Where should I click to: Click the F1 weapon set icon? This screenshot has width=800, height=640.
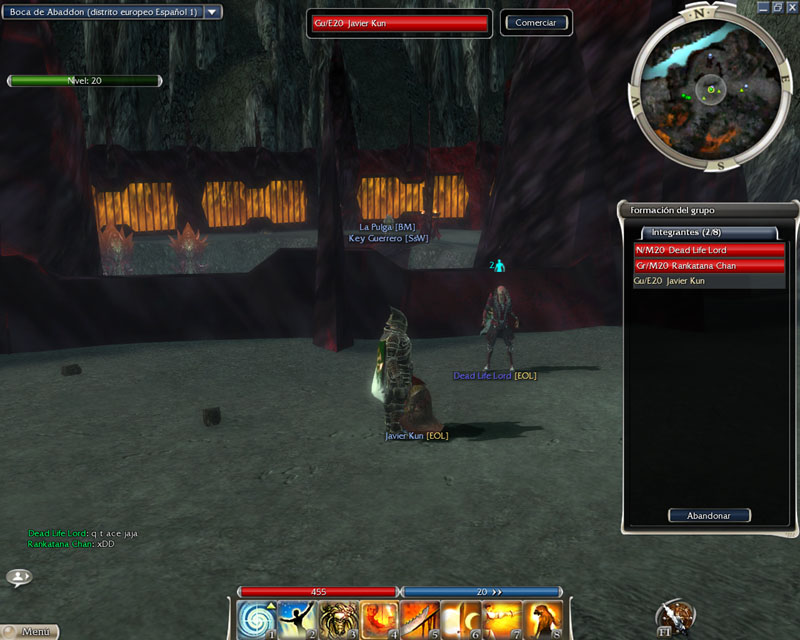(675, 618)
